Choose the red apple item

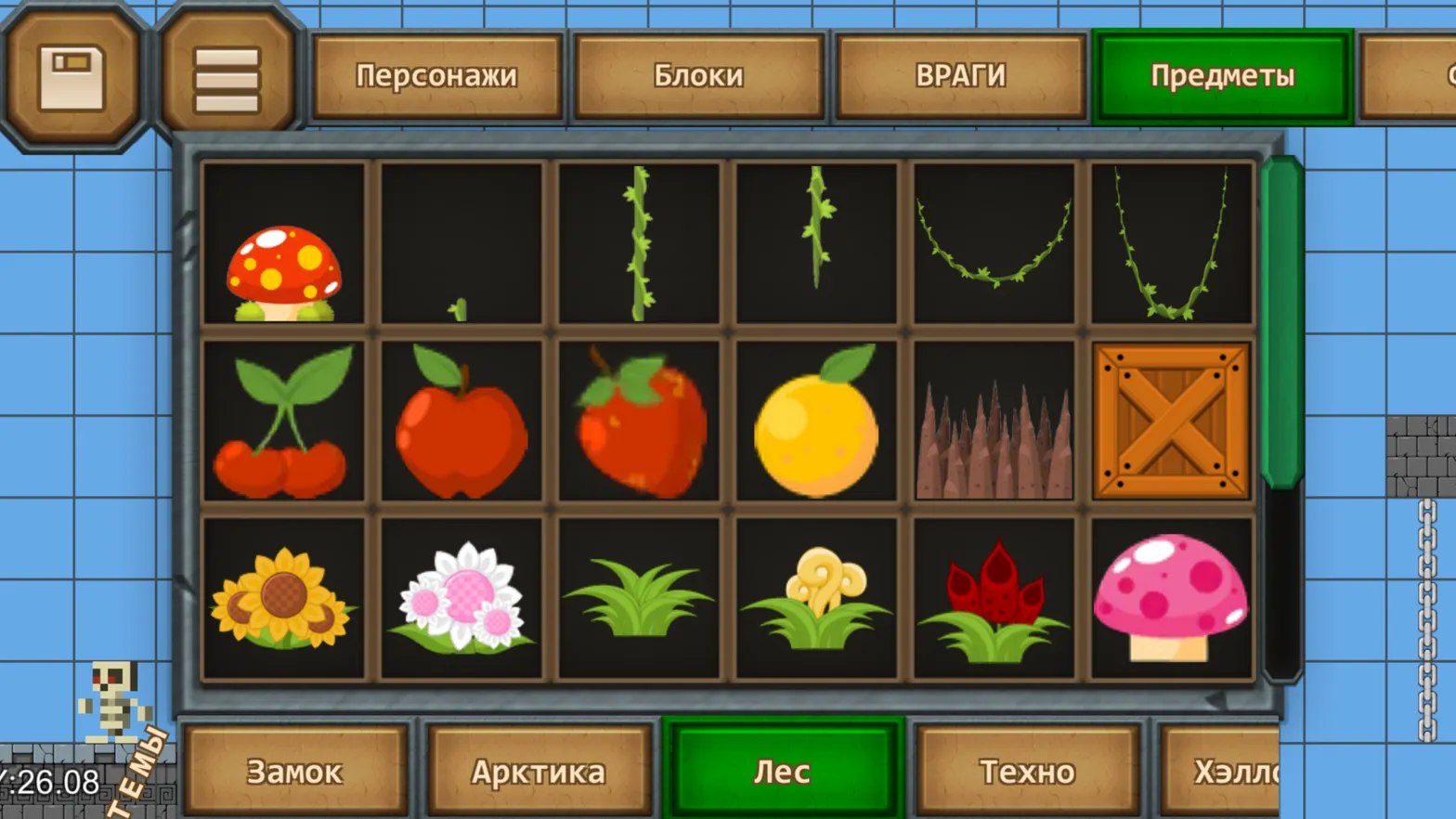point(462,422)
